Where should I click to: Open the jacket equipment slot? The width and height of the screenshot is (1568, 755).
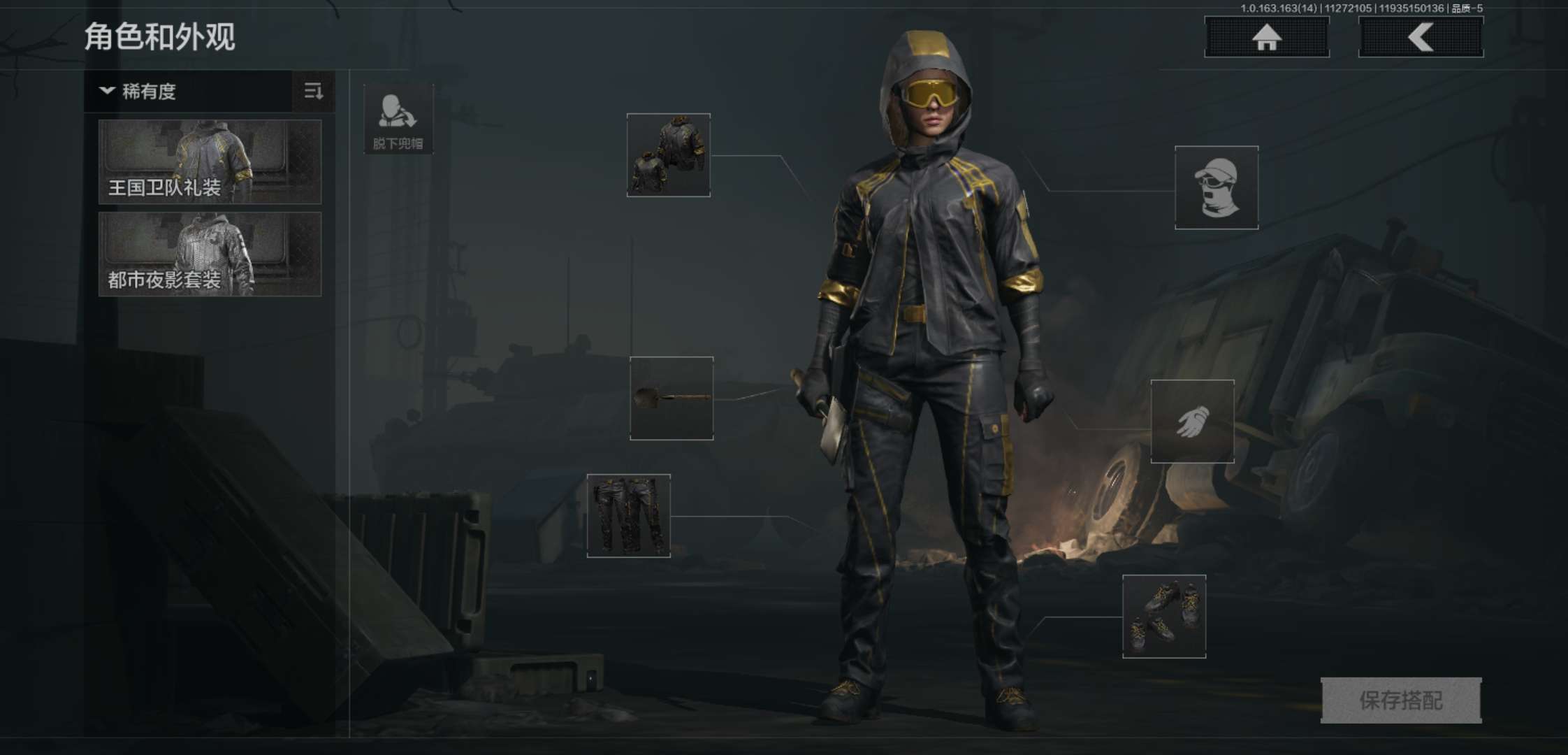coord(669,155)
